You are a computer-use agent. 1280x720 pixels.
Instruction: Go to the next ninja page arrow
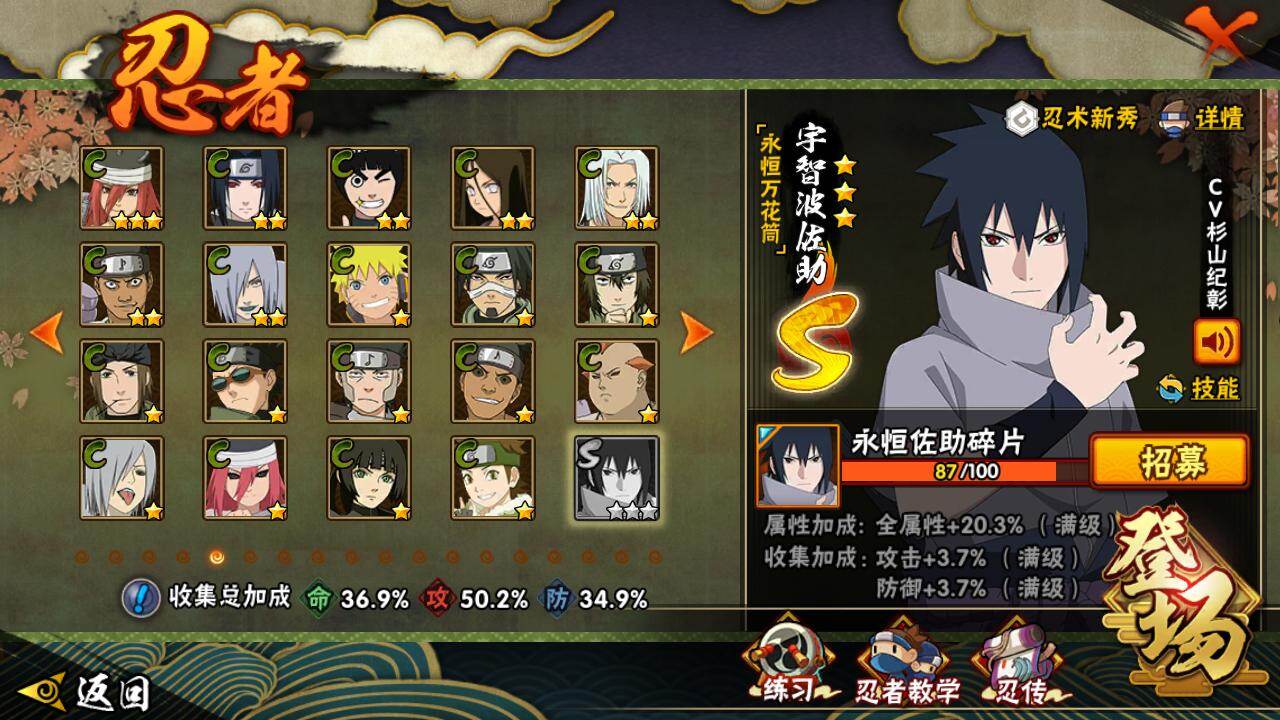pos(696,333)
